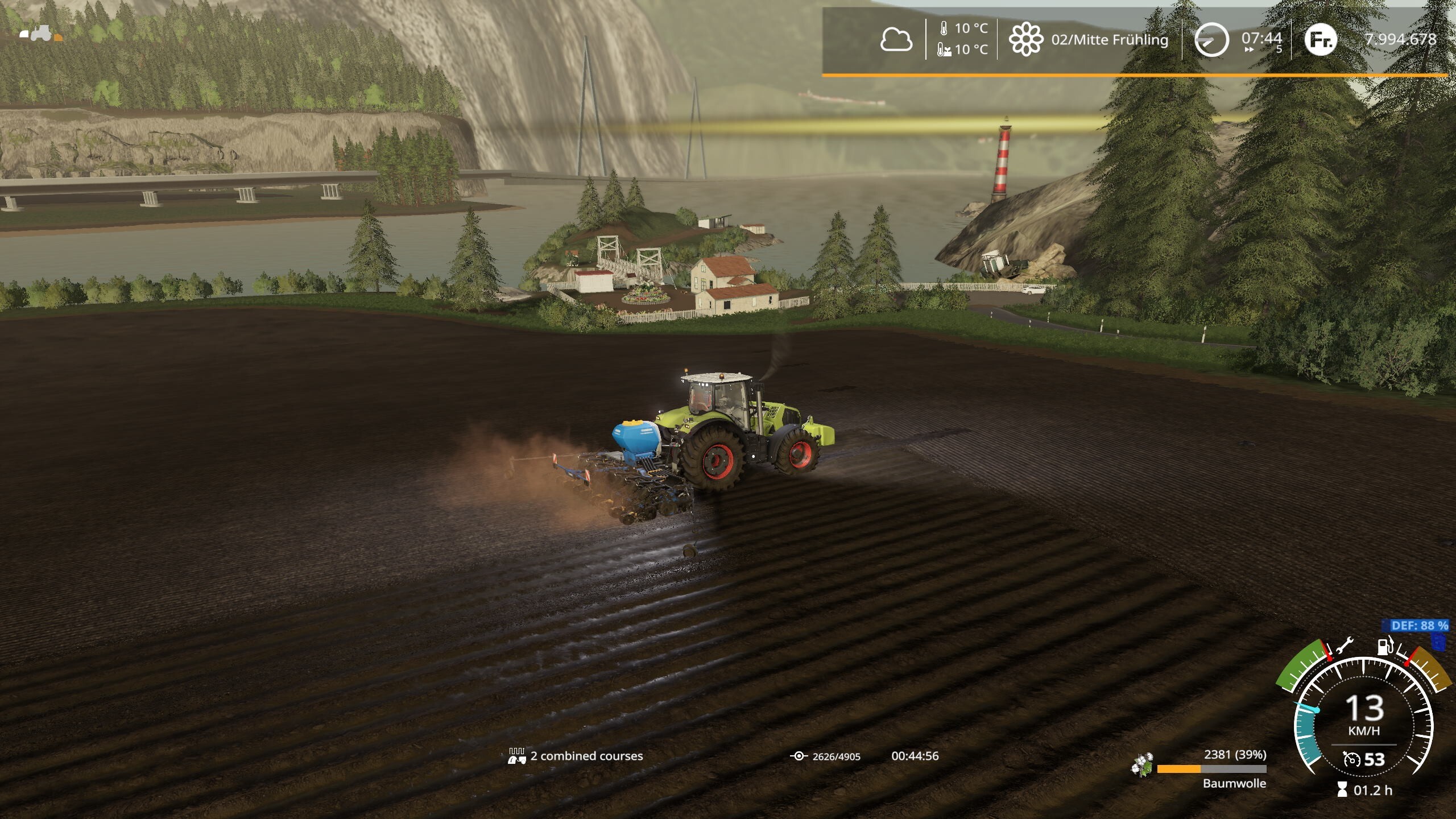The image size is (1456, 819).
Task: Select the flower season icon
Action: click(1025, 40)
